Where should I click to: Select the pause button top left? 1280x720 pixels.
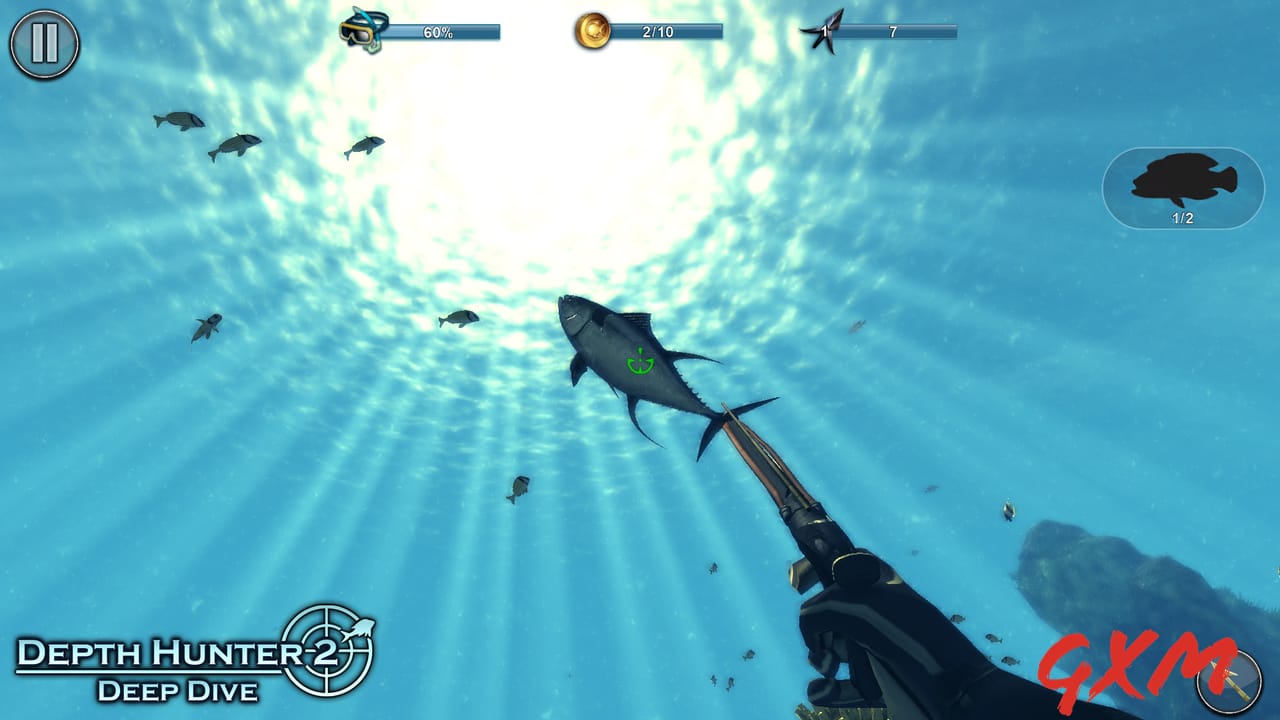42,42
